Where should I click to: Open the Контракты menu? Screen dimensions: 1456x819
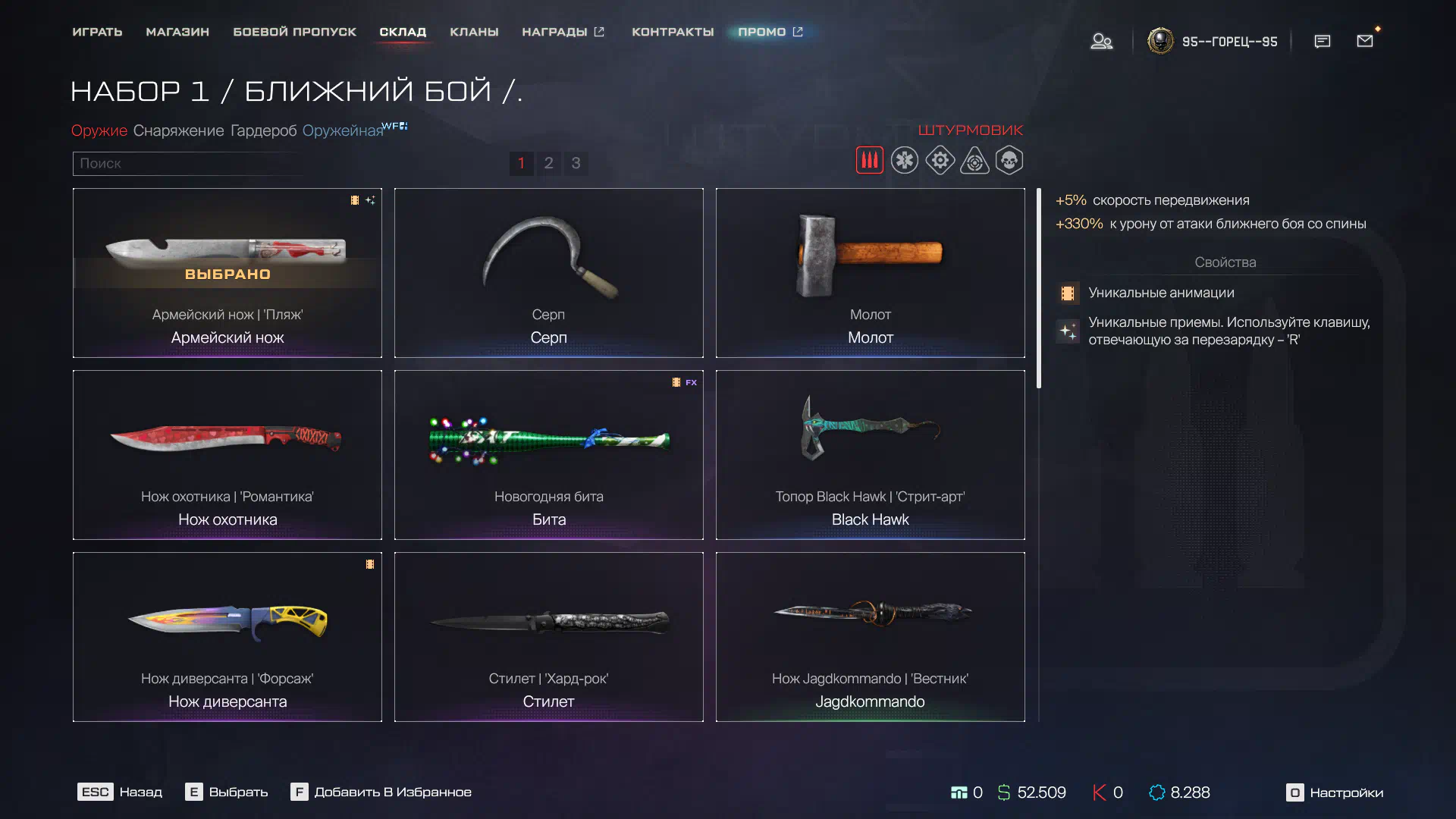(673, 32)
